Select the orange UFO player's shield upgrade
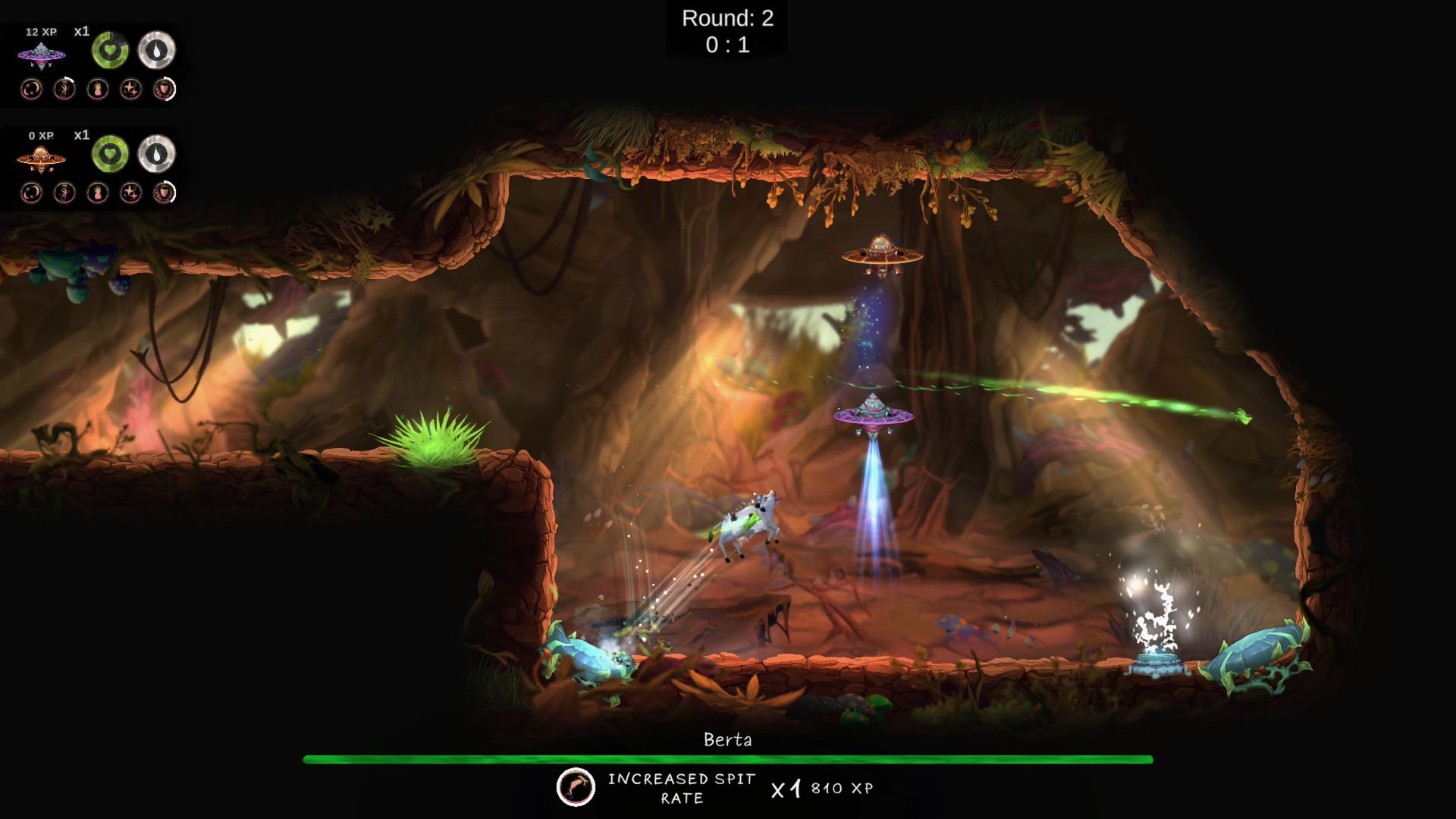1456x819 pixels. [164, 193]
